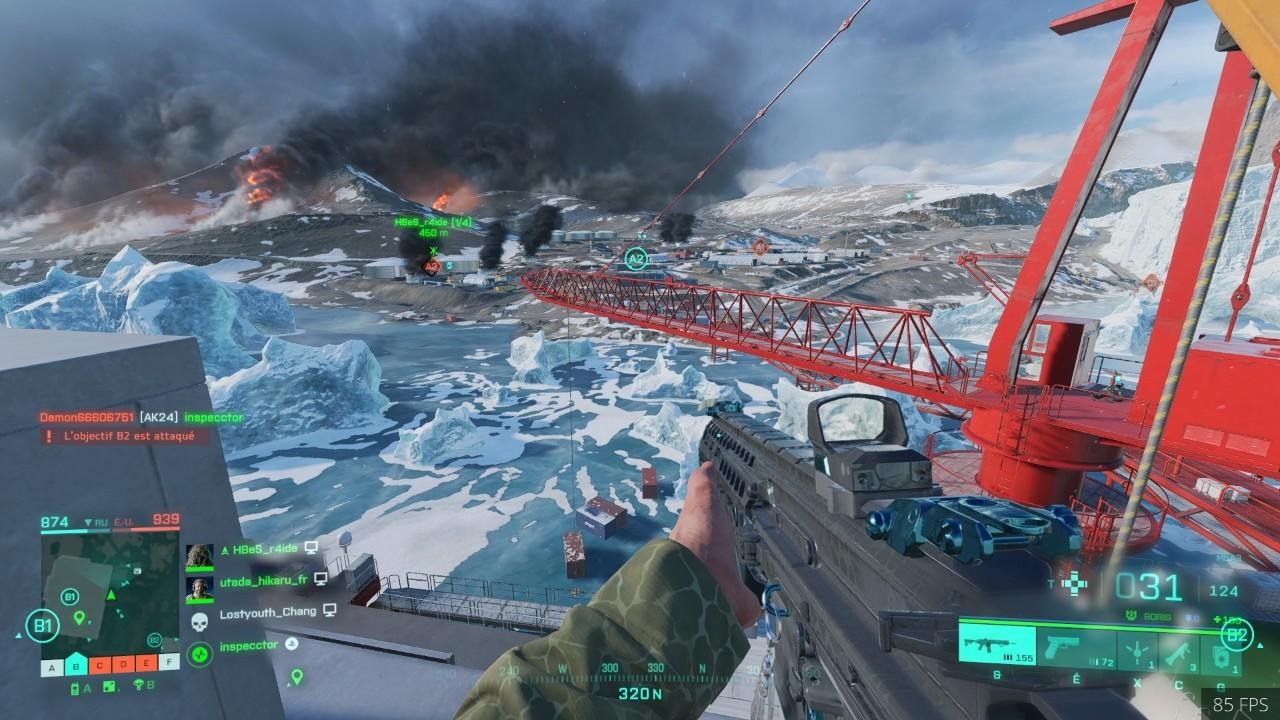Select squadmate HBeS_r4ide in squad list
Screen dimensions: 1280x720
265,549
